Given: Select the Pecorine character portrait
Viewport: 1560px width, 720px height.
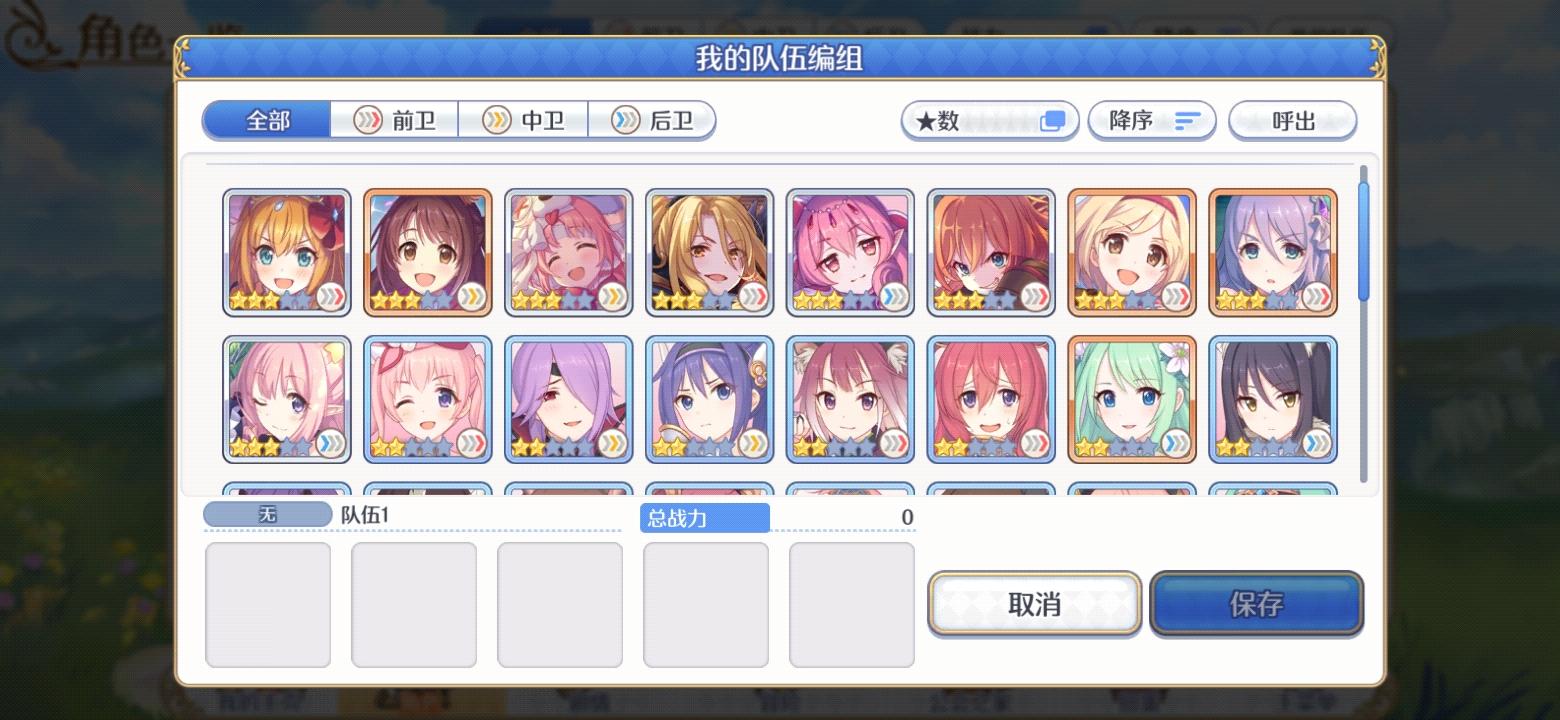Looking at the screenshot, I should 287,250.
